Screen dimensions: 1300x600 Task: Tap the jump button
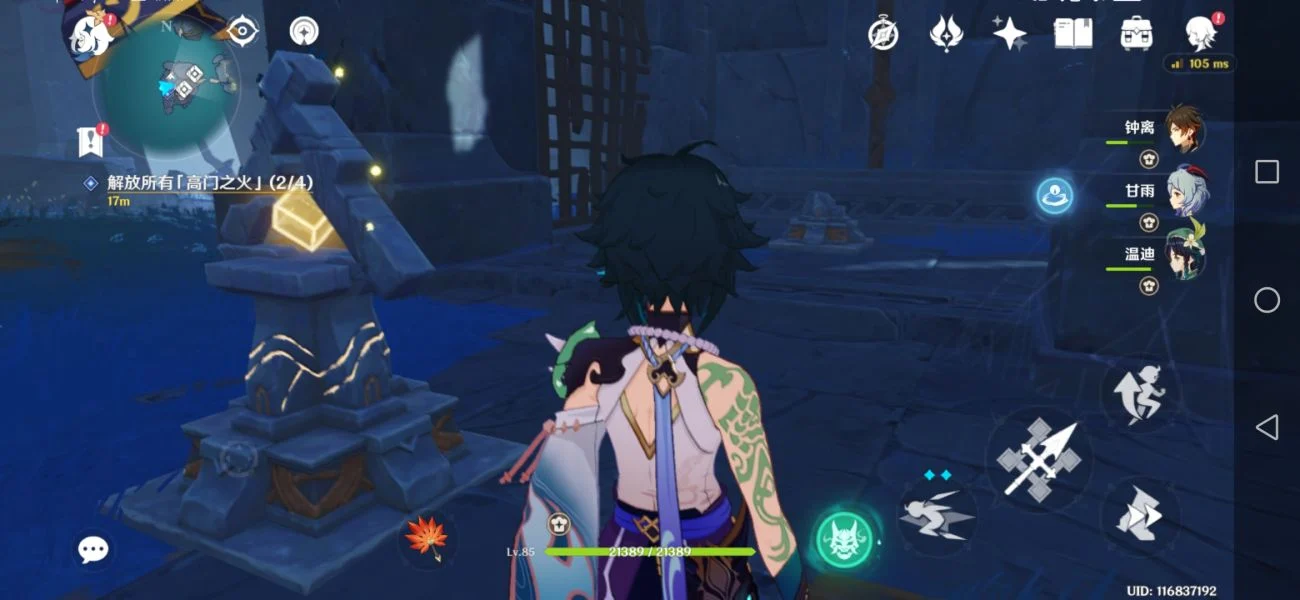[1140, 392]
